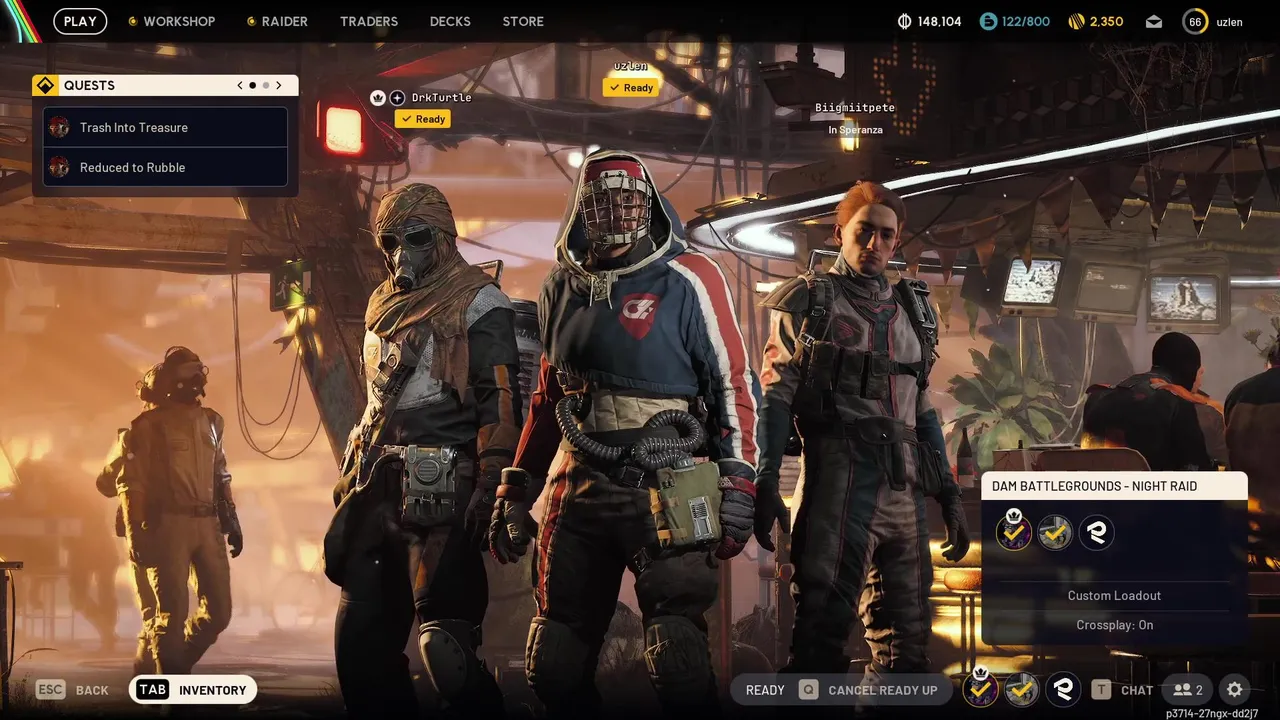Open the mail inbox icon
Screen dimensions: 1280x720
[1154, 22]
